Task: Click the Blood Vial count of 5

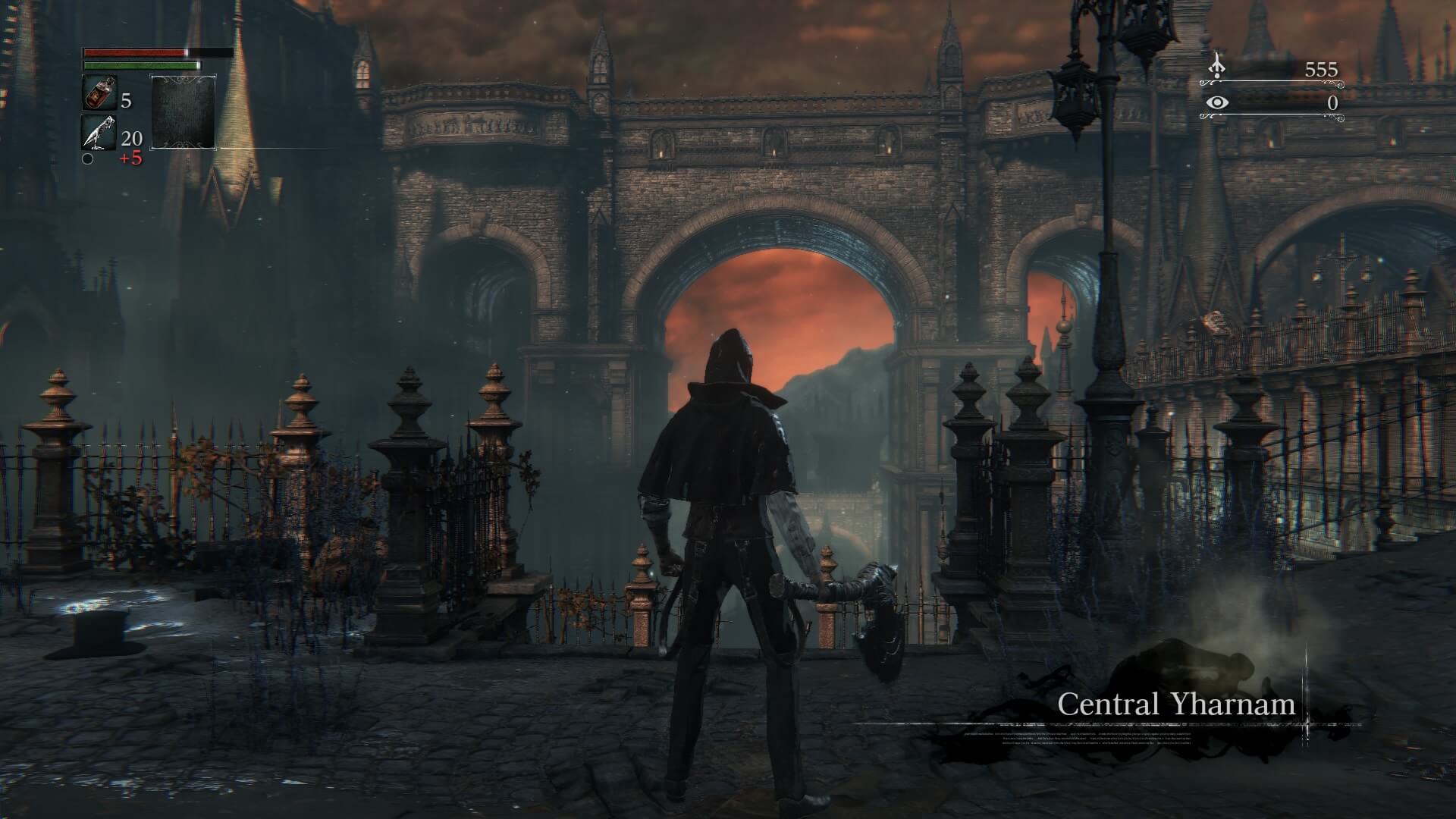Action: point(127,99)
